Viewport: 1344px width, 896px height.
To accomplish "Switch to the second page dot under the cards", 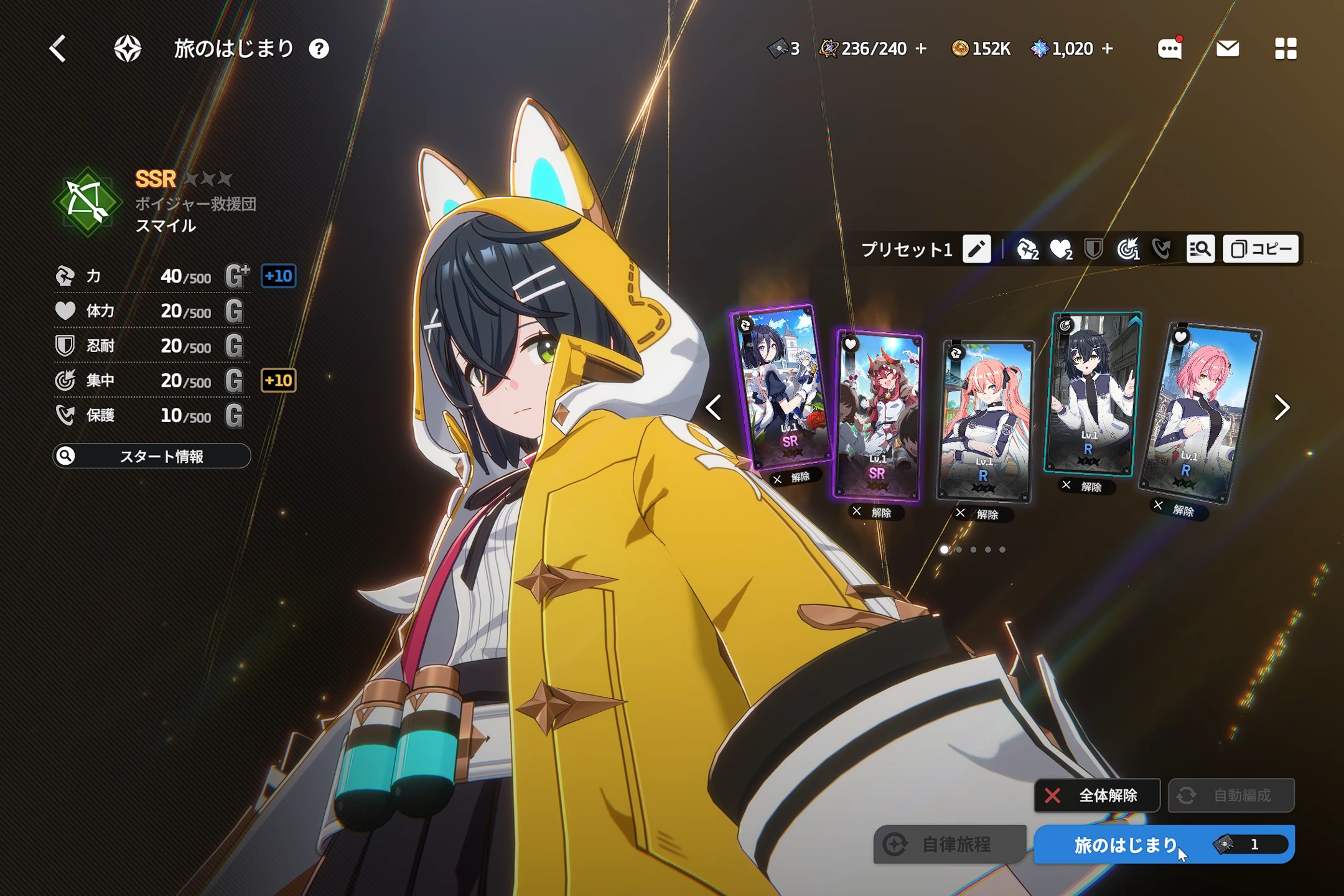I will (x=960, y=550).
